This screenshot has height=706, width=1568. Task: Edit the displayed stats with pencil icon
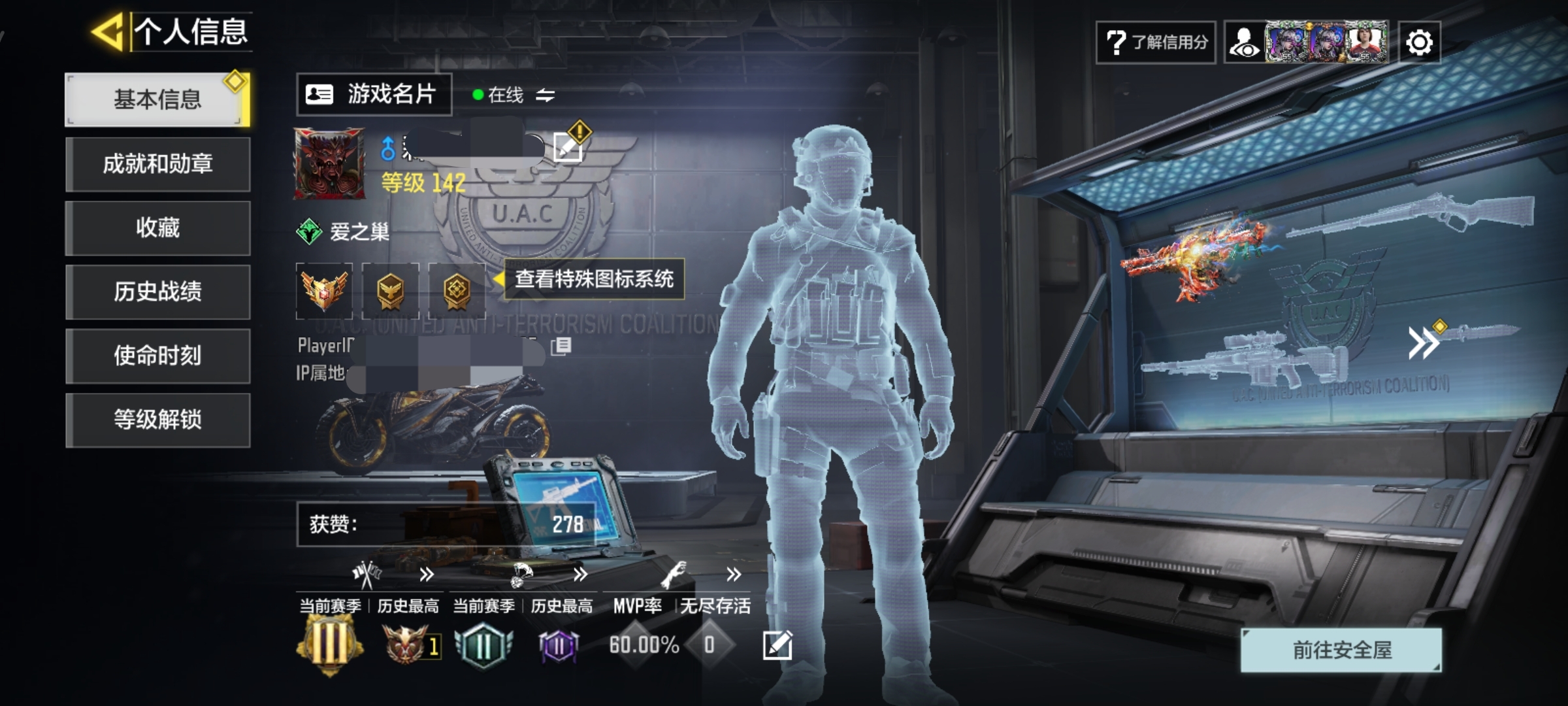point(777,645)
